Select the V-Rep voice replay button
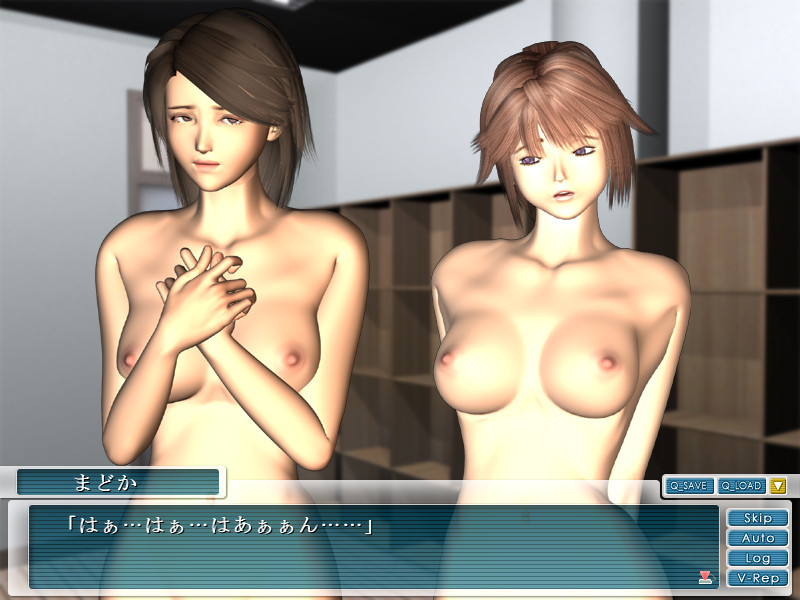Screen dimensions: 800x600 758,578
